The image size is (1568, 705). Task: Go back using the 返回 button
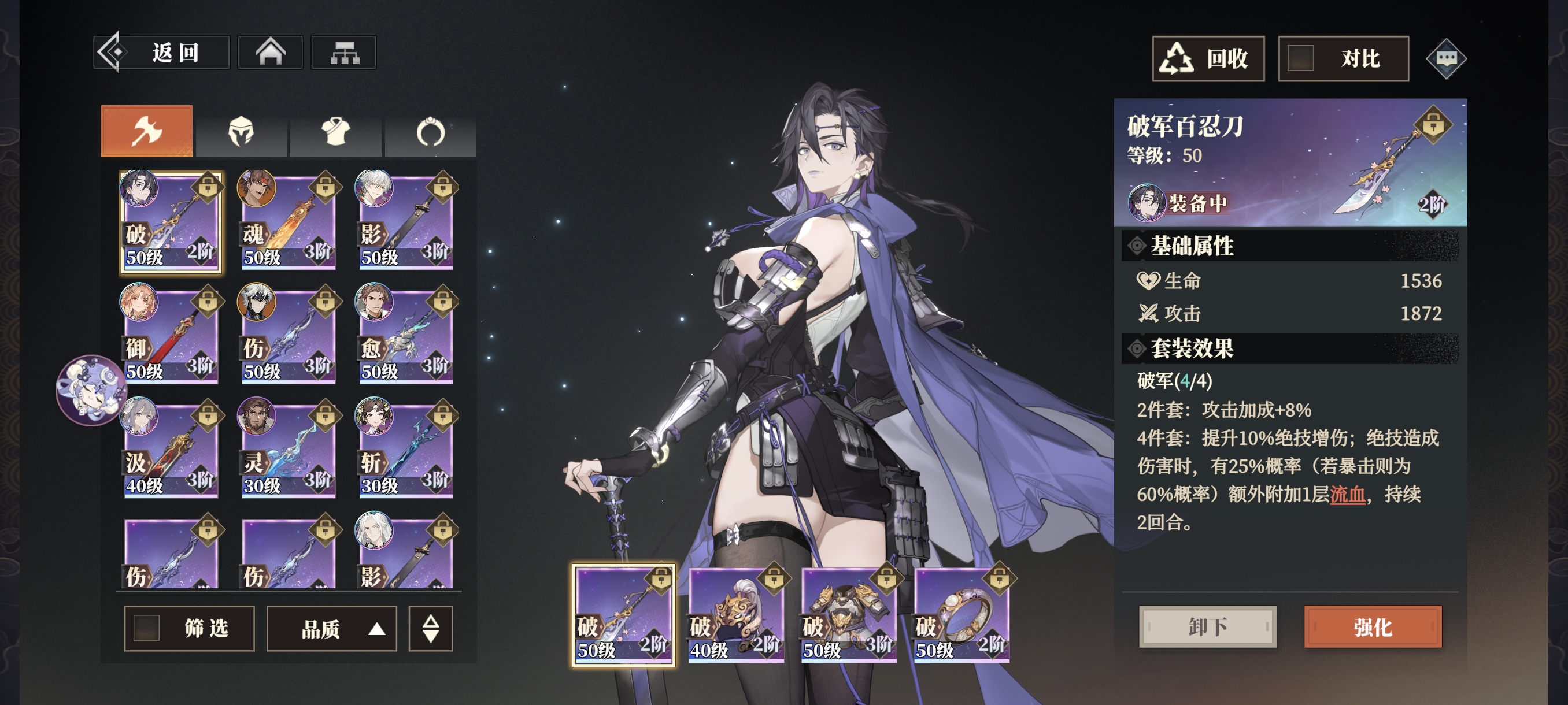[x=162, y=53]
